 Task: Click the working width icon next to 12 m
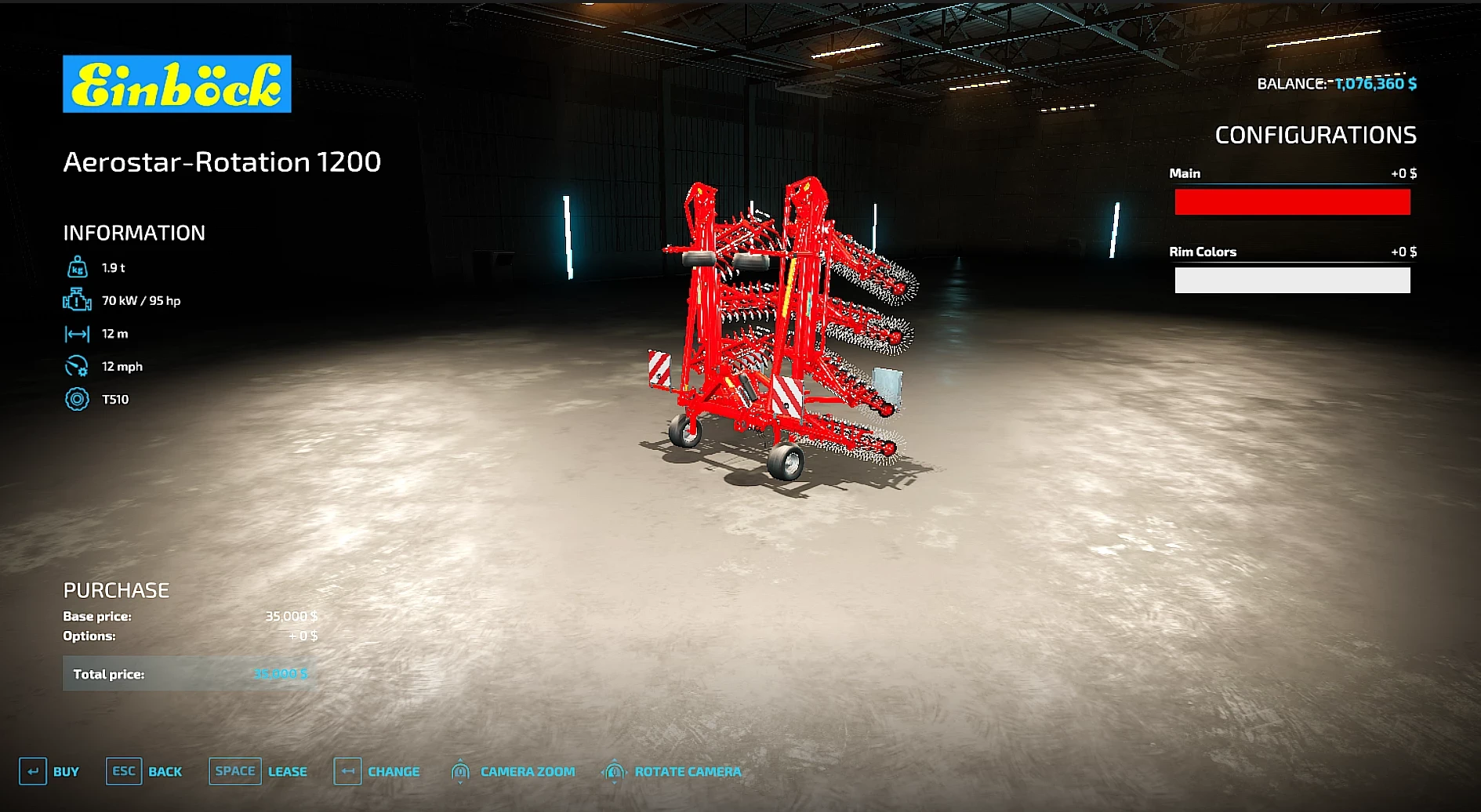click(x=76, y=333)
